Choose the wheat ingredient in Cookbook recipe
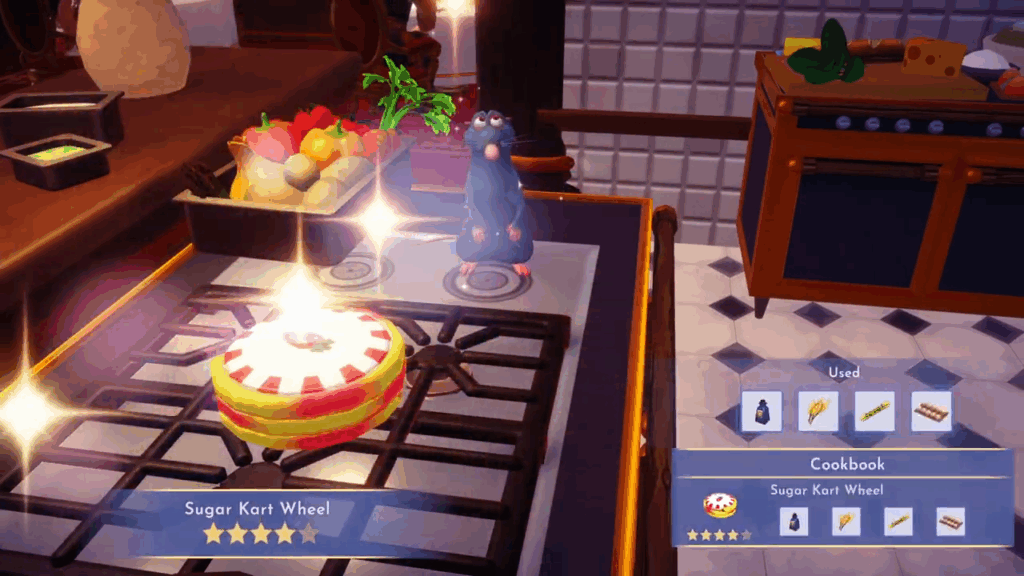This screenshot has height=576, width=1024. [846, 520]
